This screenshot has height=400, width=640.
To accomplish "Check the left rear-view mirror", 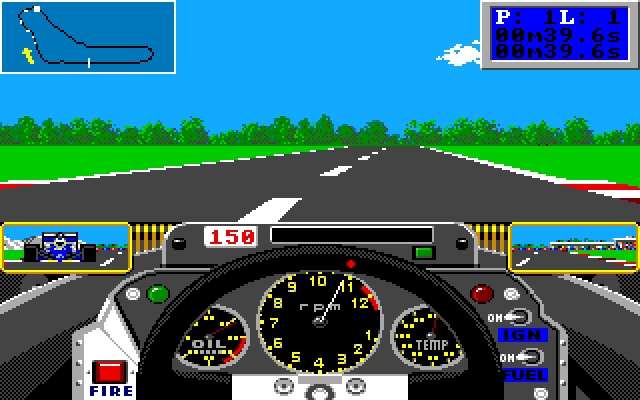I will (66, 246).
